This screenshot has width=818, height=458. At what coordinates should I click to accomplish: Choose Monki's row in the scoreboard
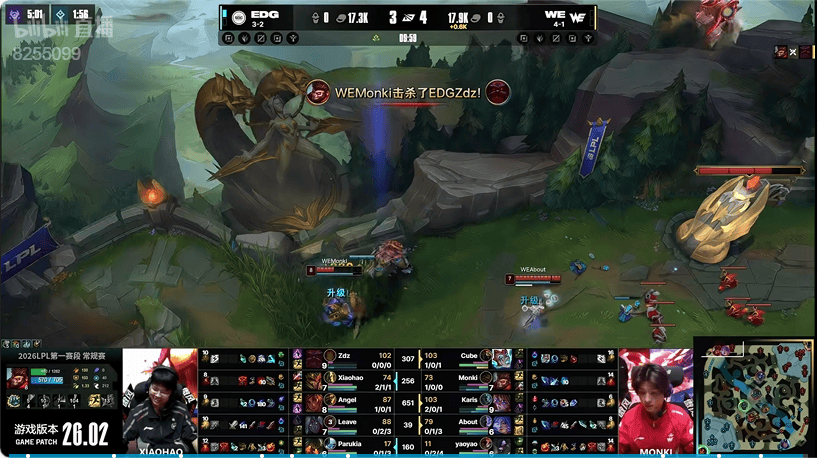470,379
